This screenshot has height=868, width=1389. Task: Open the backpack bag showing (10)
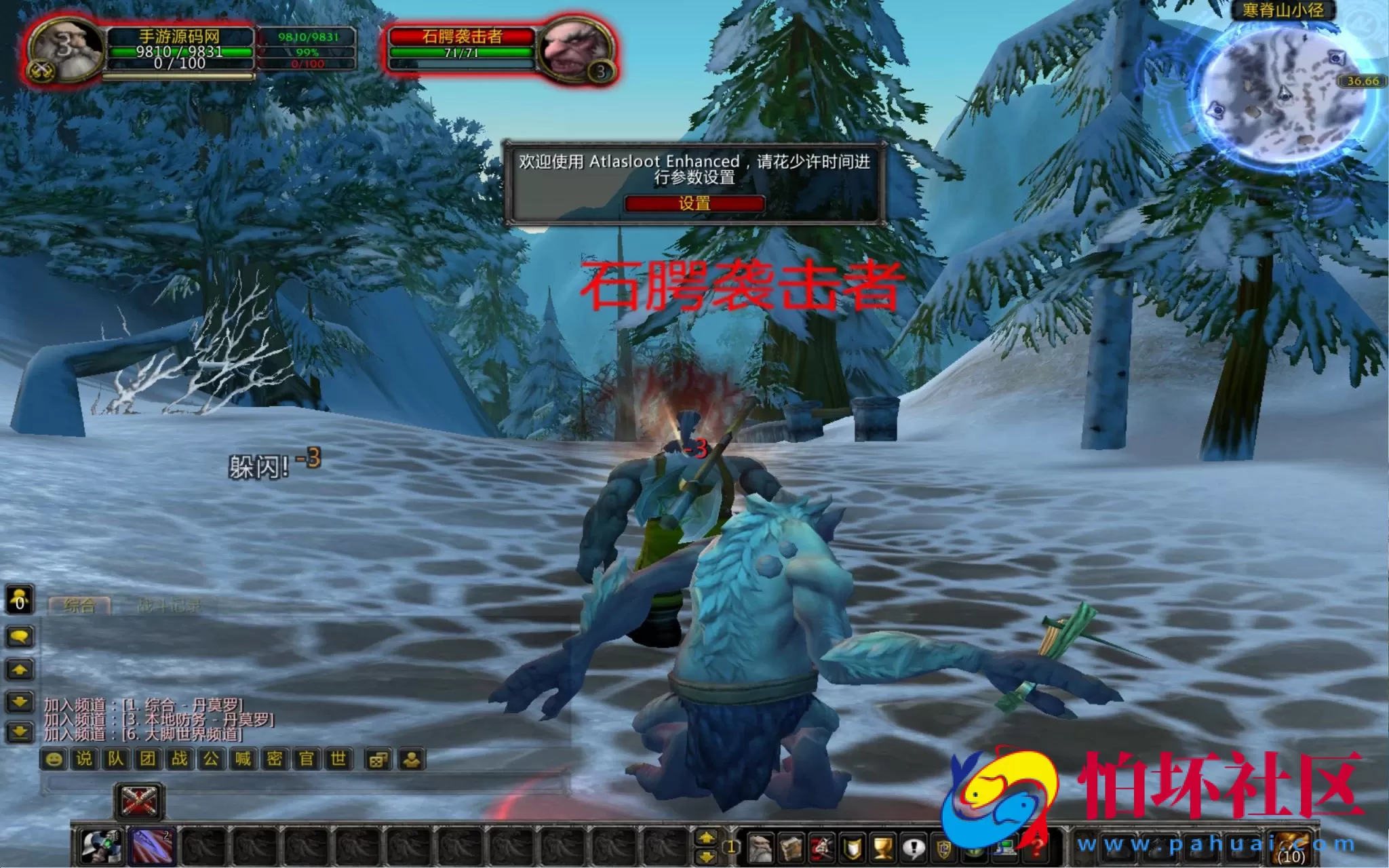[1291, 846]
